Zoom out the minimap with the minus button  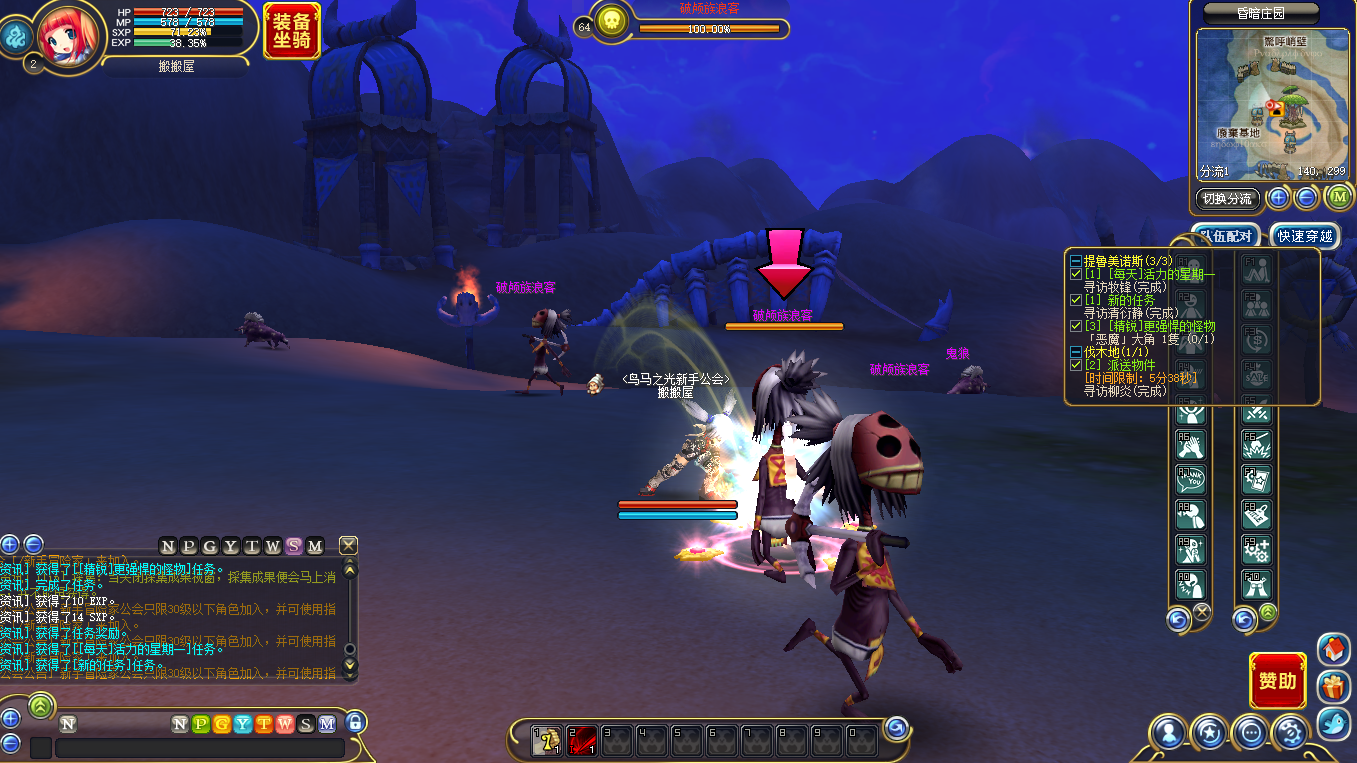(1306, 198)
